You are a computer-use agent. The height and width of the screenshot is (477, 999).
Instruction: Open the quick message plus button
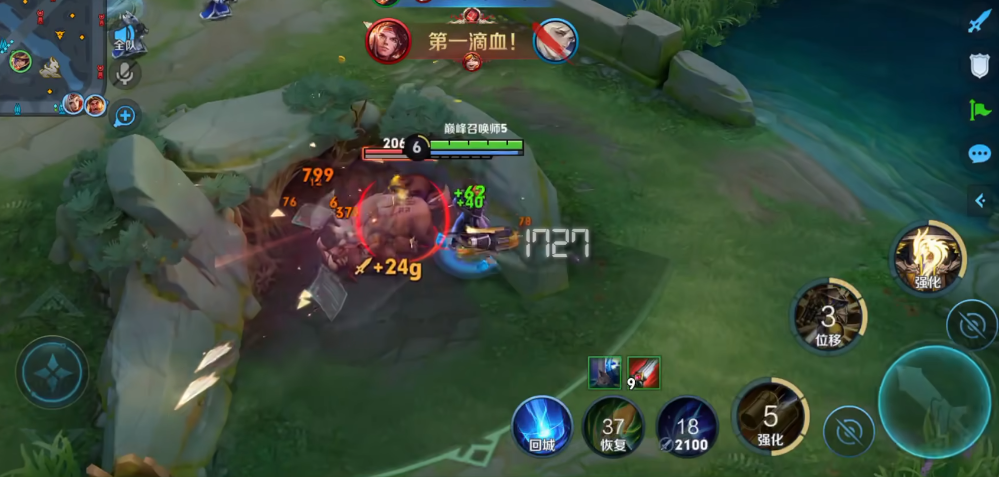pos(125,116)
